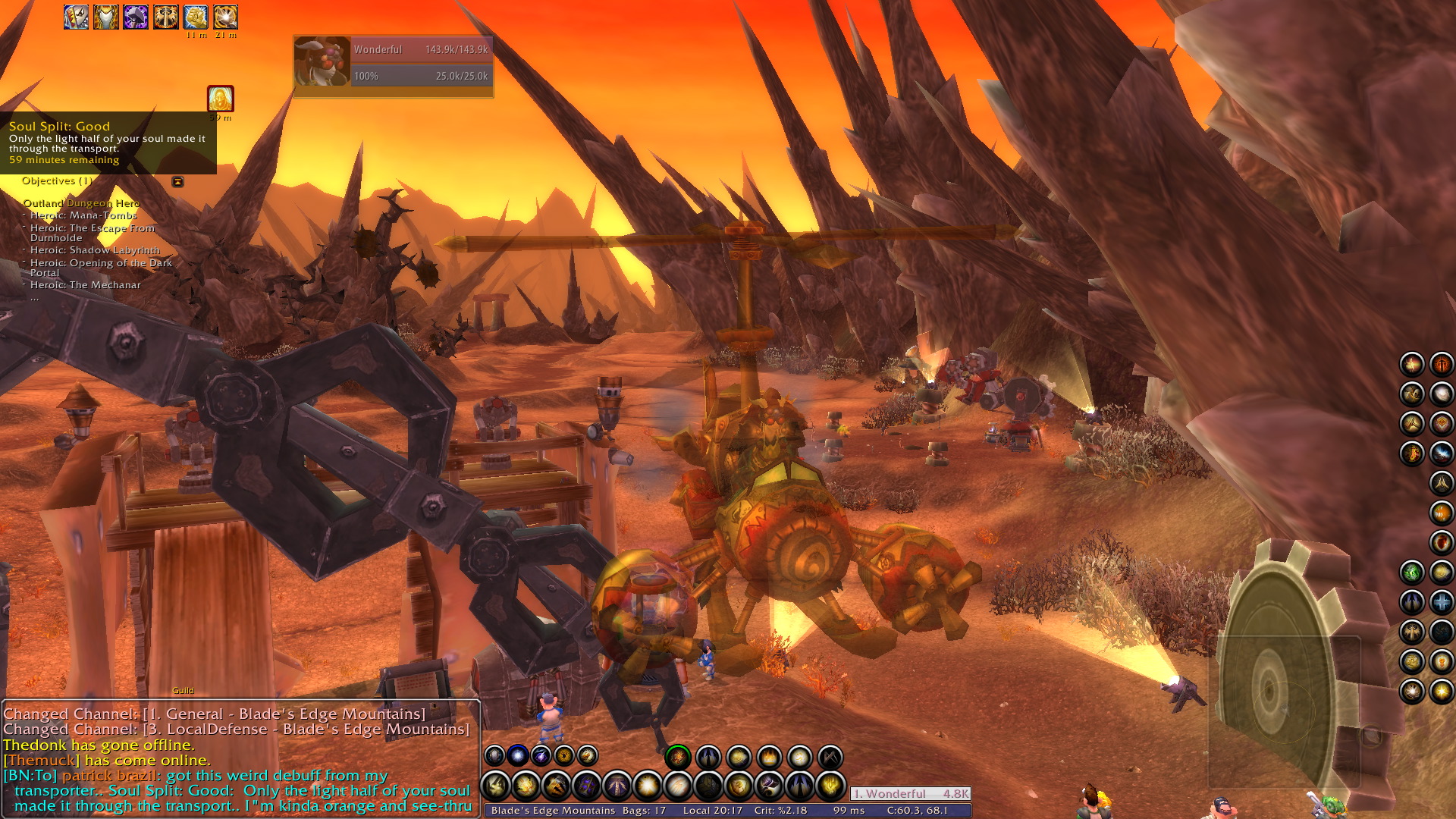Open the Outland Dungeon Hero objective
This screenshot has width=1456, height=819.
point(81,203)
